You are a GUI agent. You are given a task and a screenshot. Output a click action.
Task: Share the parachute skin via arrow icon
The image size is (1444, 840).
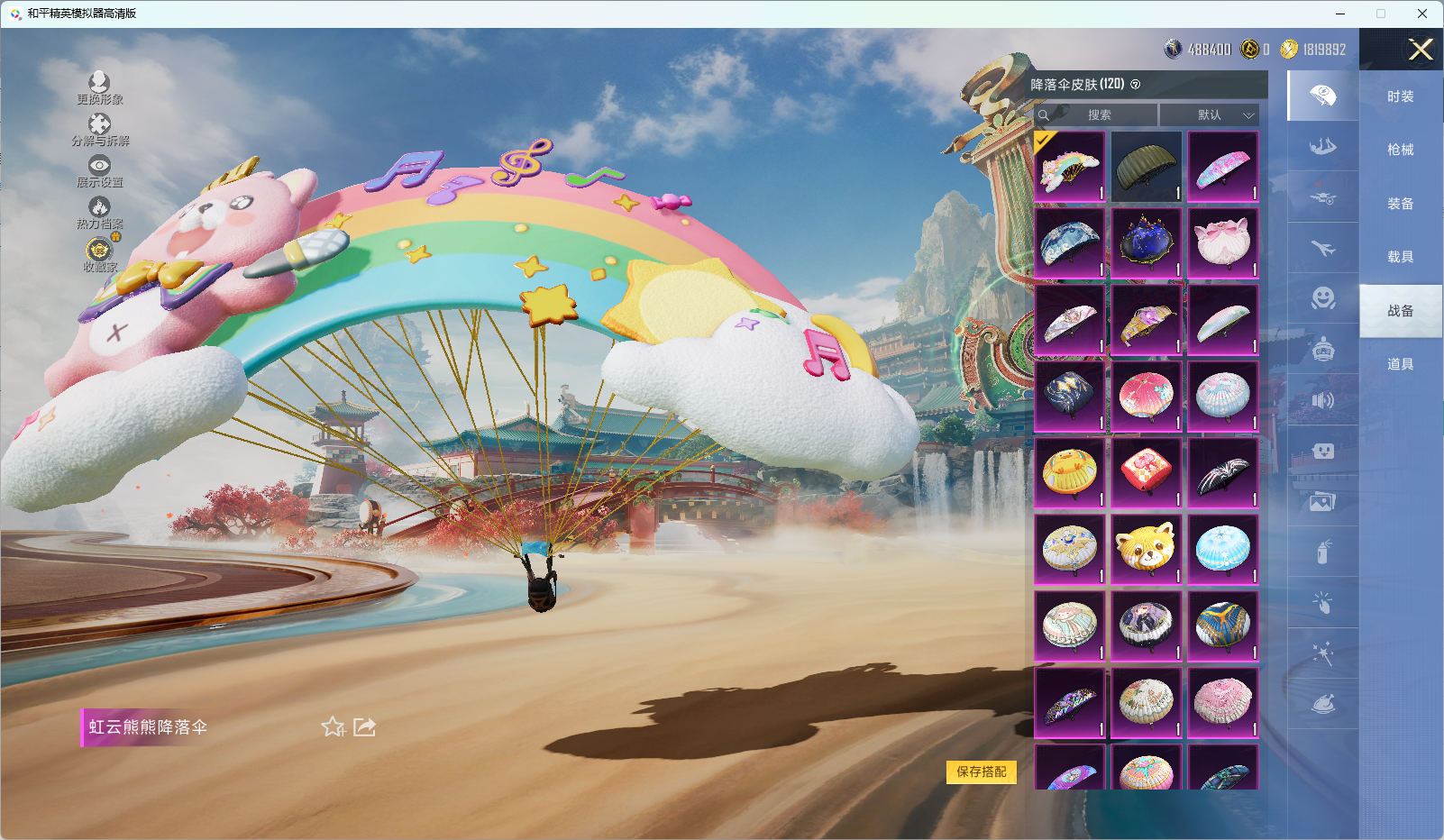tap(364, 726)
